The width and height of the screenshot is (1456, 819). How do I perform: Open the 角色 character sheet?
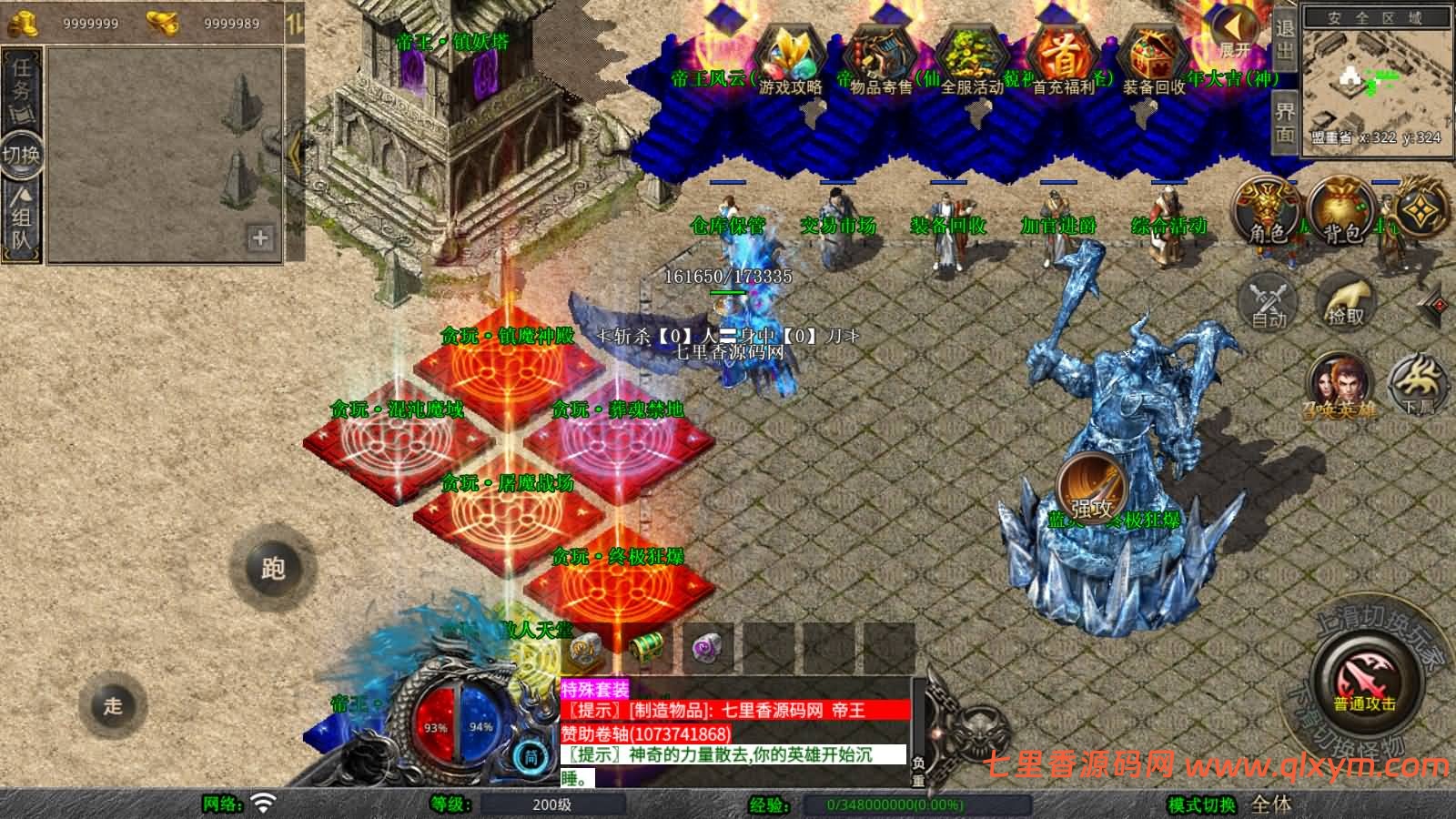[x=1267, y=210]
